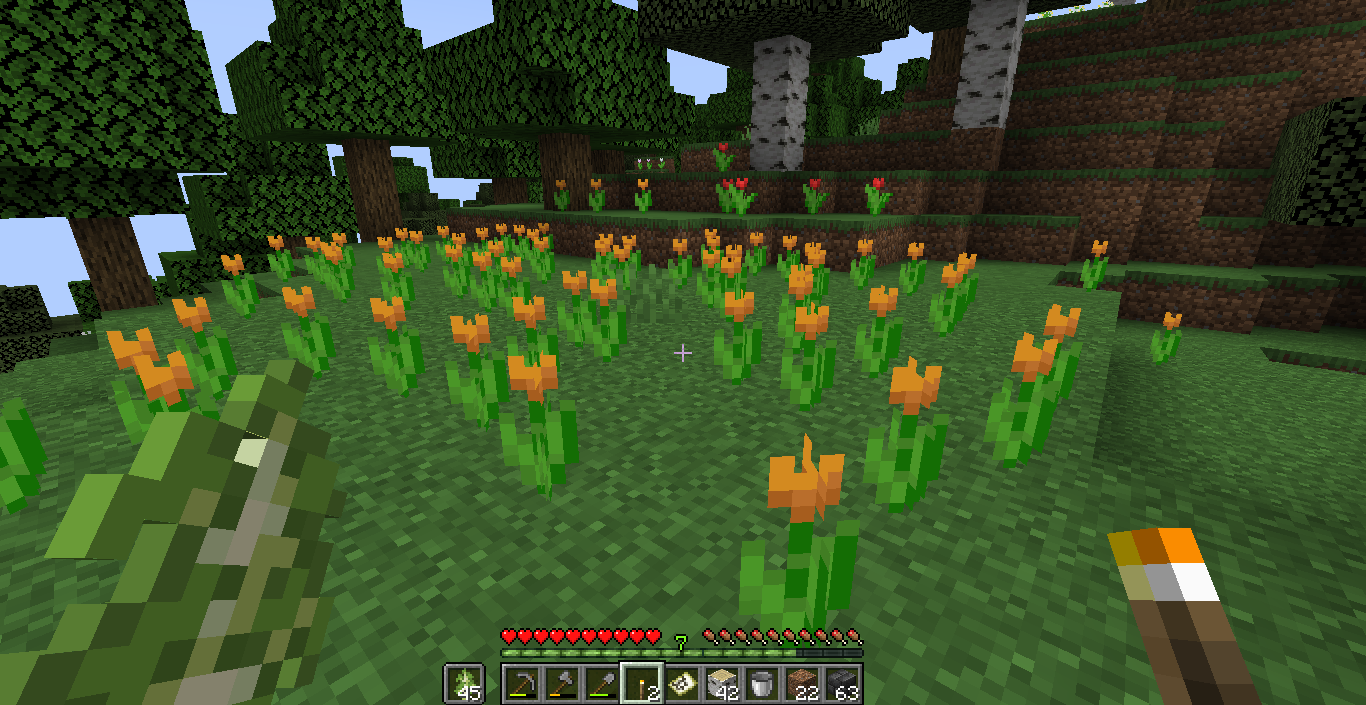Viewport: 1366px width, 705px height.
Task: Select the torch hotbar slot
Action: tap(640, 684)
